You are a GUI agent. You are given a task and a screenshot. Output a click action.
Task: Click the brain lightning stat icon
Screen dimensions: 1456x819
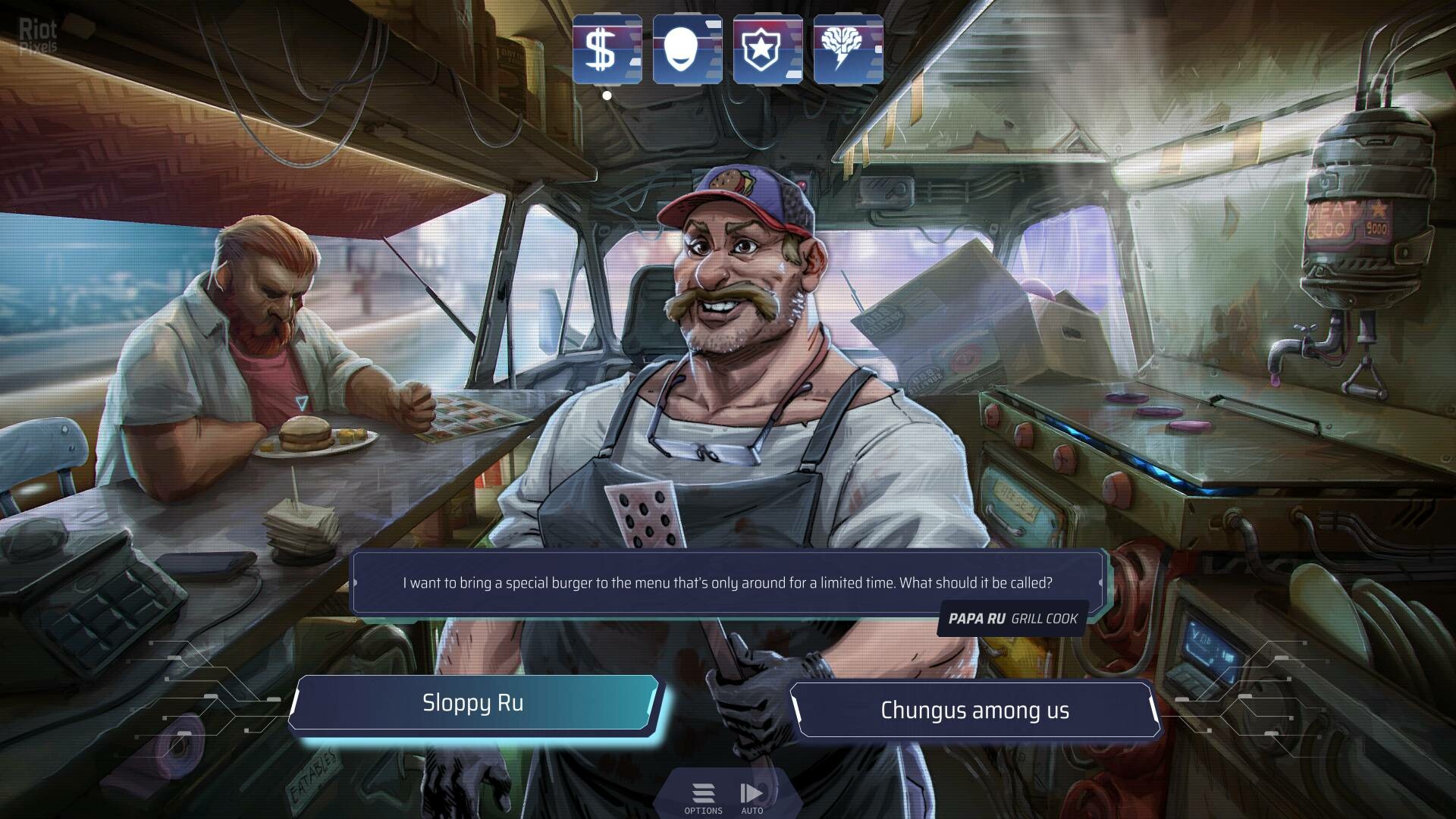[x=848, y=49]
